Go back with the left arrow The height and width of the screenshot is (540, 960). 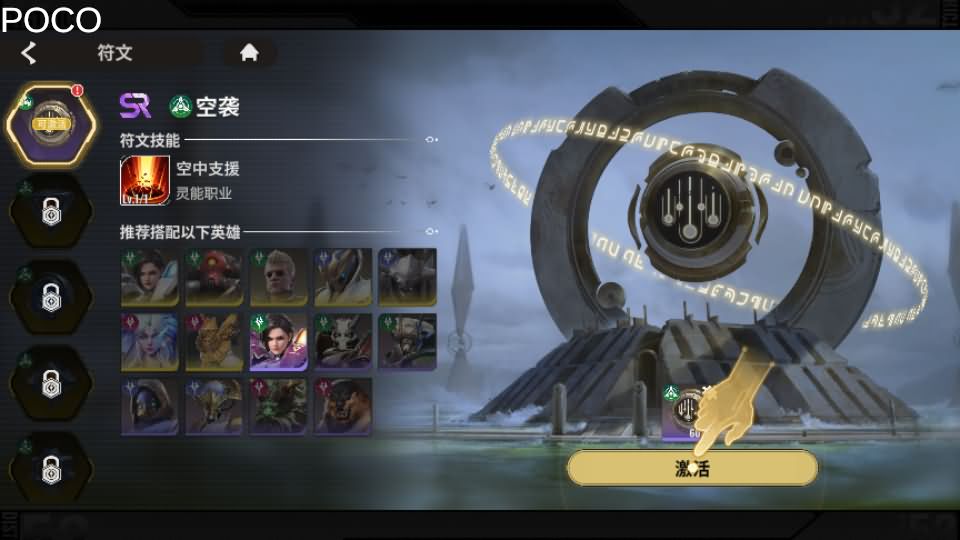29,53
